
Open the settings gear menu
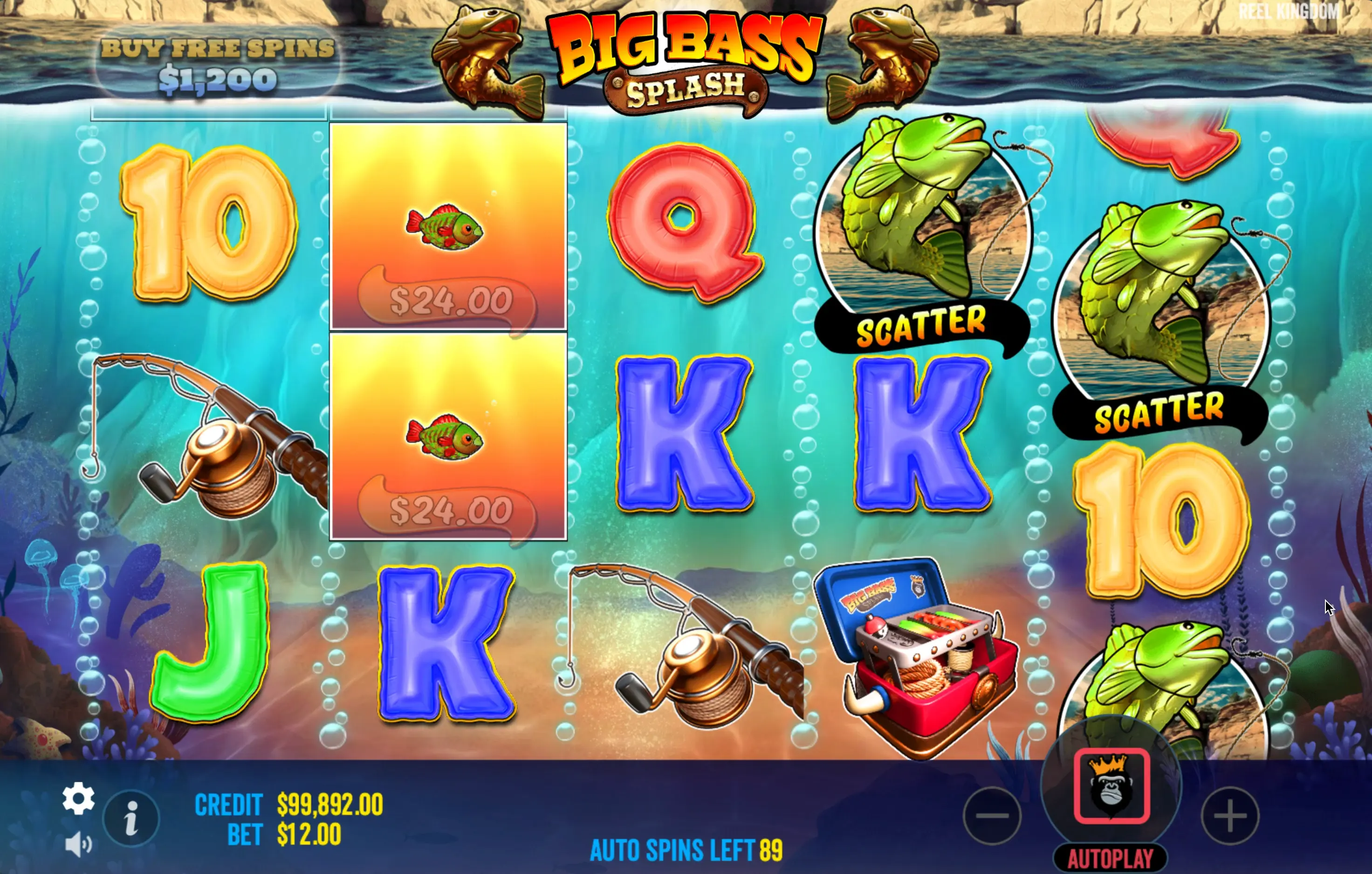click(x=78, y=798)
